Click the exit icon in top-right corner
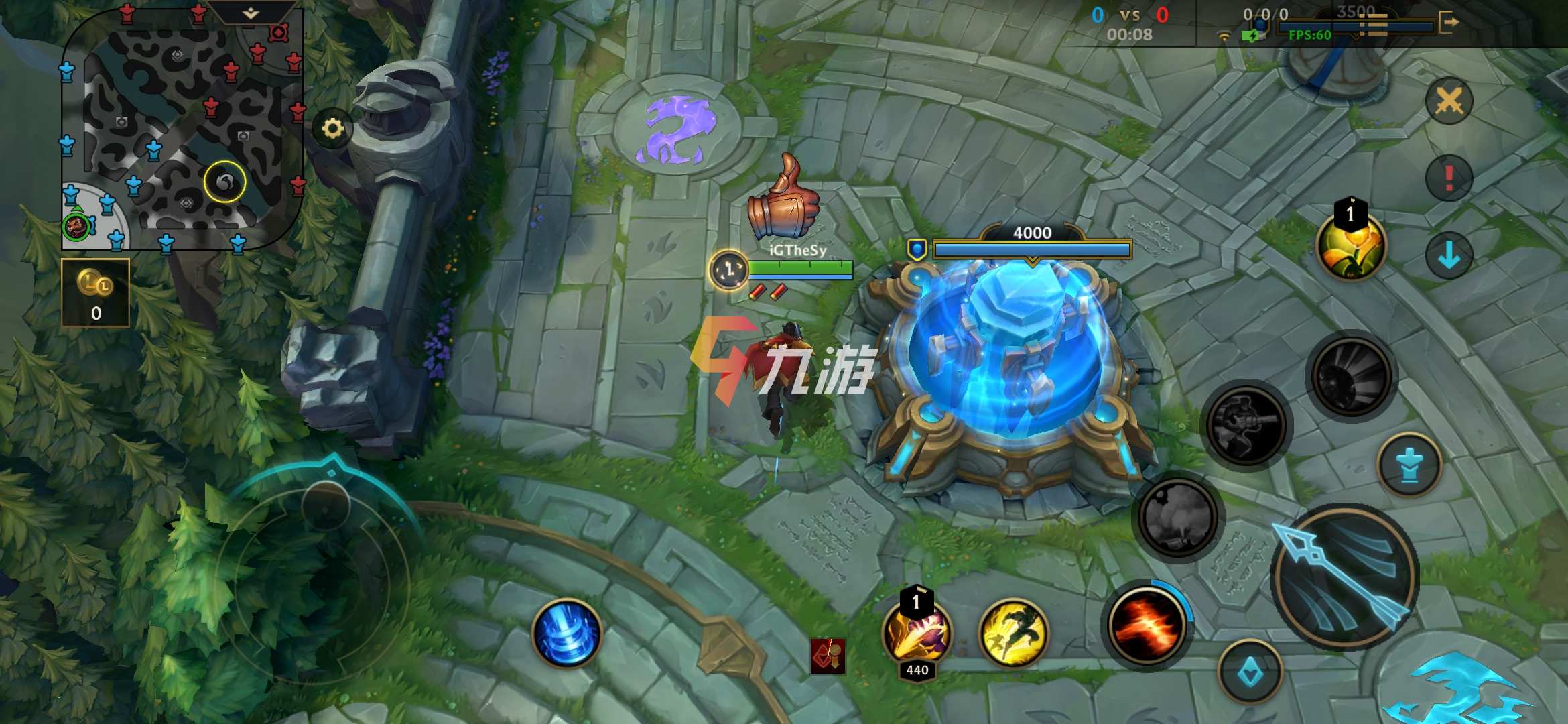Viewport: 1568px width, 724px height. [x=1448, y=23]
